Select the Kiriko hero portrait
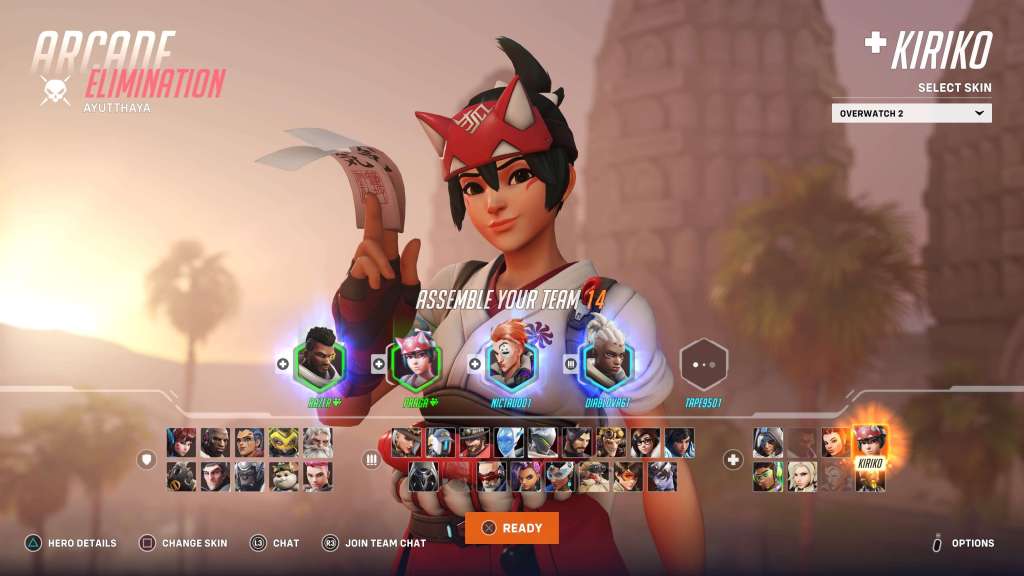The image size is (1024, 576). click(870, 442)
